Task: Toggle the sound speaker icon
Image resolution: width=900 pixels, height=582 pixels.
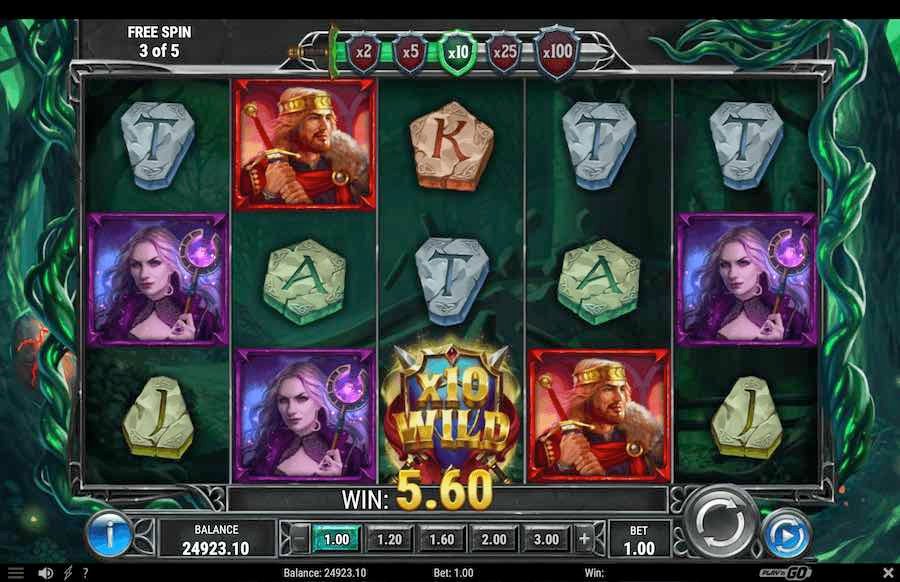Action: 45,573
